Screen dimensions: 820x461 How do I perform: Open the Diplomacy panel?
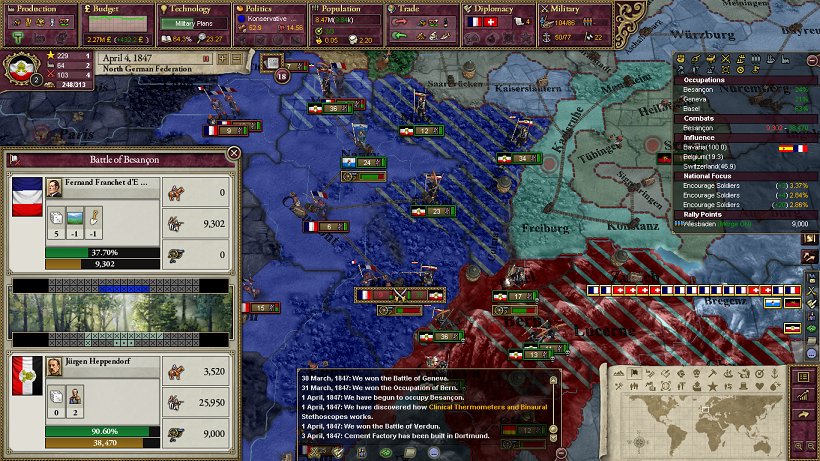(x=500, y=9)
